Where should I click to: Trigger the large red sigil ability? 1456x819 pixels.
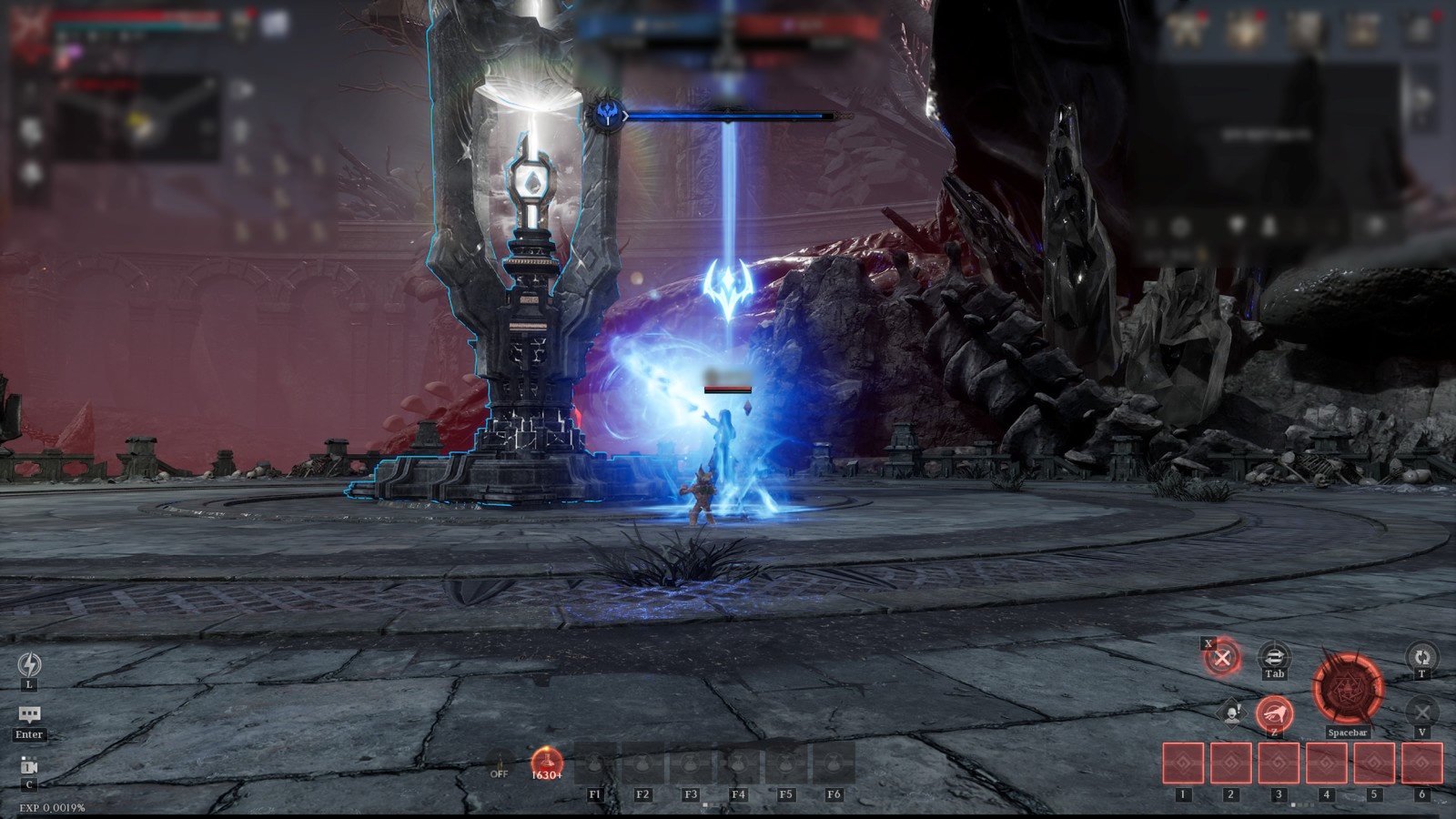pos(1348,689)
